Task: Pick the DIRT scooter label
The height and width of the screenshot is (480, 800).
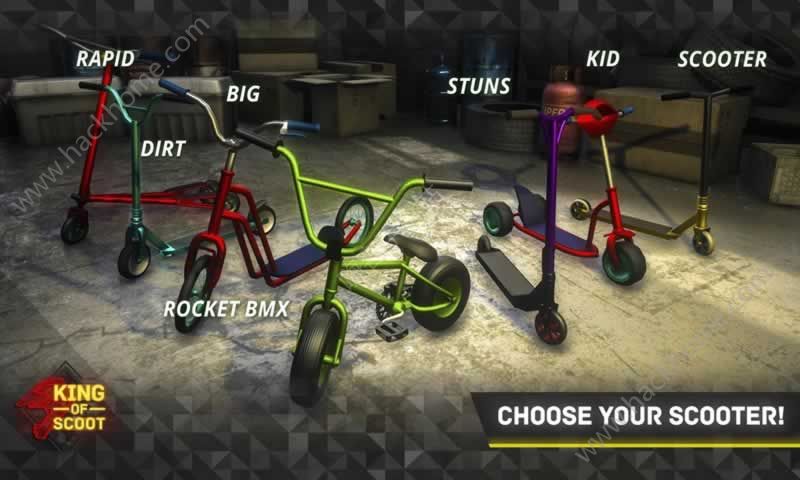Action: [x=162, y=149]
